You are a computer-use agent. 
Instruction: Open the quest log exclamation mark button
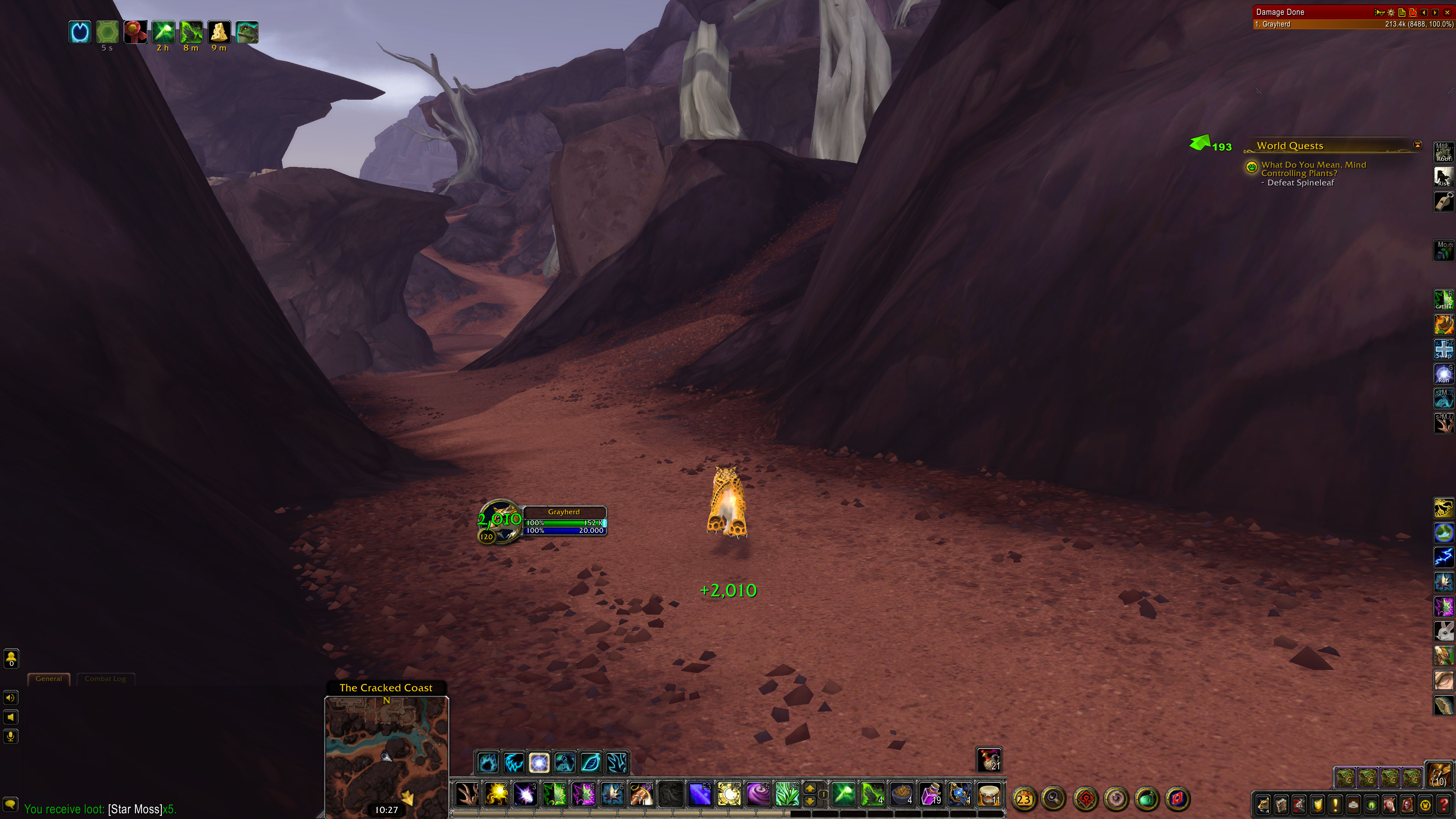[1335, 804]
